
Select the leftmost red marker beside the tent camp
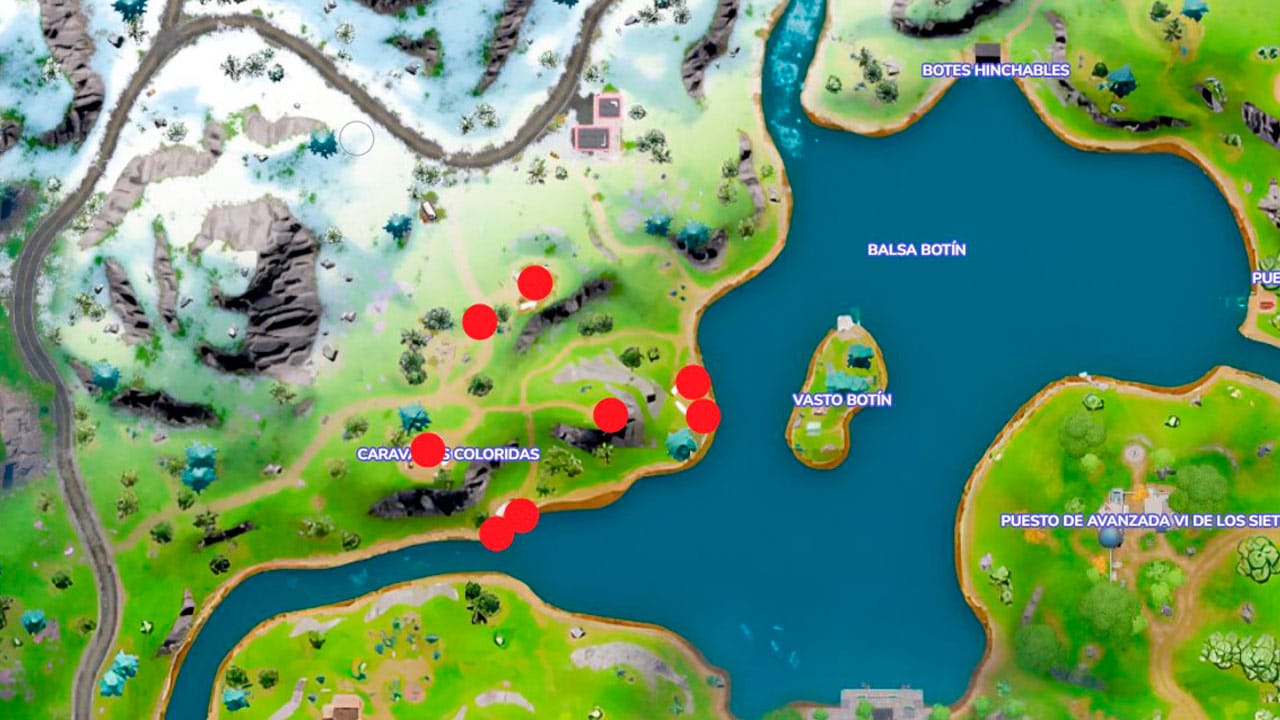coord(481,322)
